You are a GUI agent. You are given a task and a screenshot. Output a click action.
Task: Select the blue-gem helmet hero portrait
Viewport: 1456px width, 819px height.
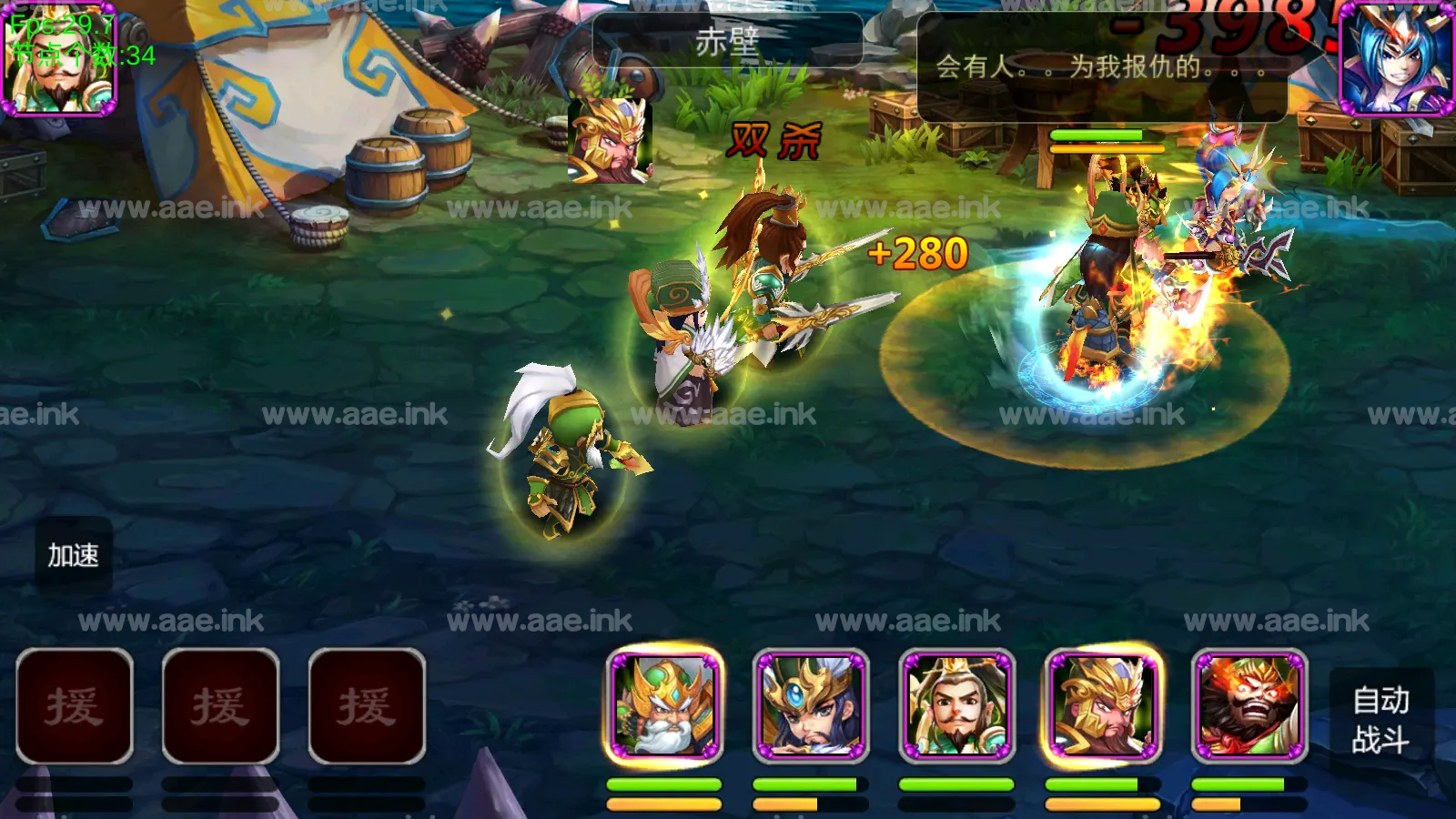point(811,706)
